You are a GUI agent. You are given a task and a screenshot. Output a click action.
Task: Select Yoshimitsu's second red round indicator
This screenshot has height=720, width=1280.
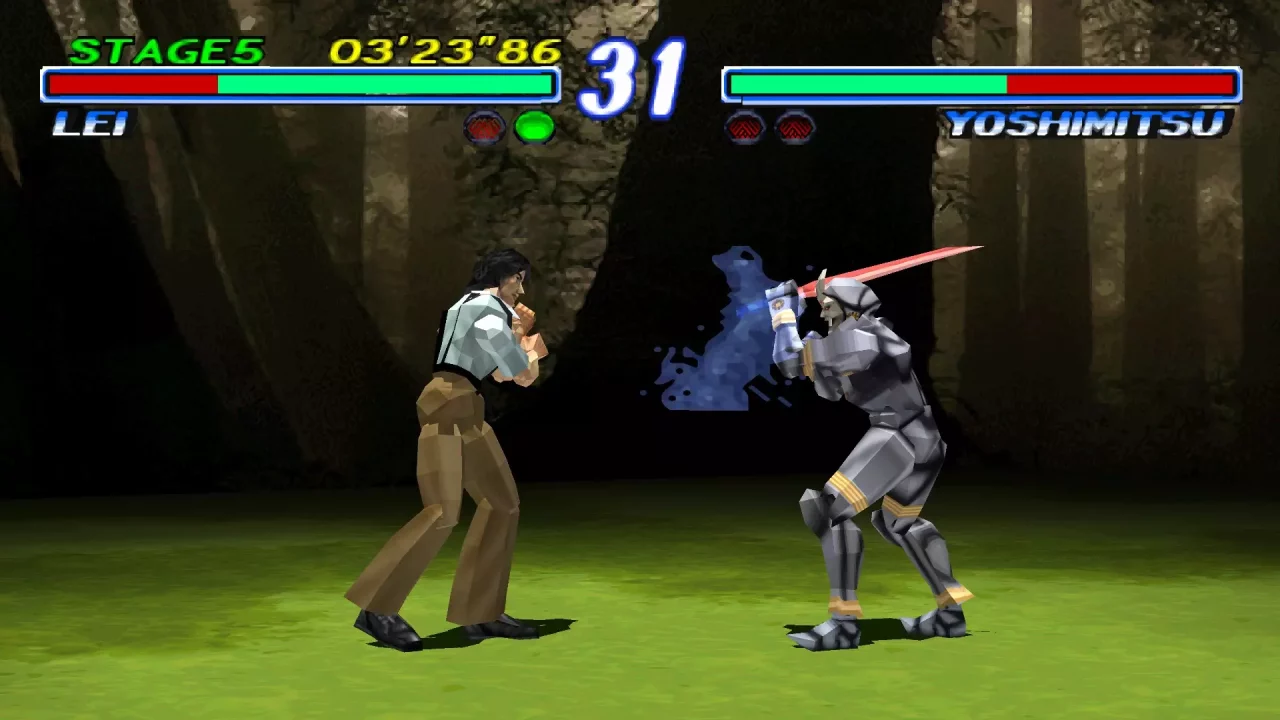pyautogui.click(x=796, y=125)
